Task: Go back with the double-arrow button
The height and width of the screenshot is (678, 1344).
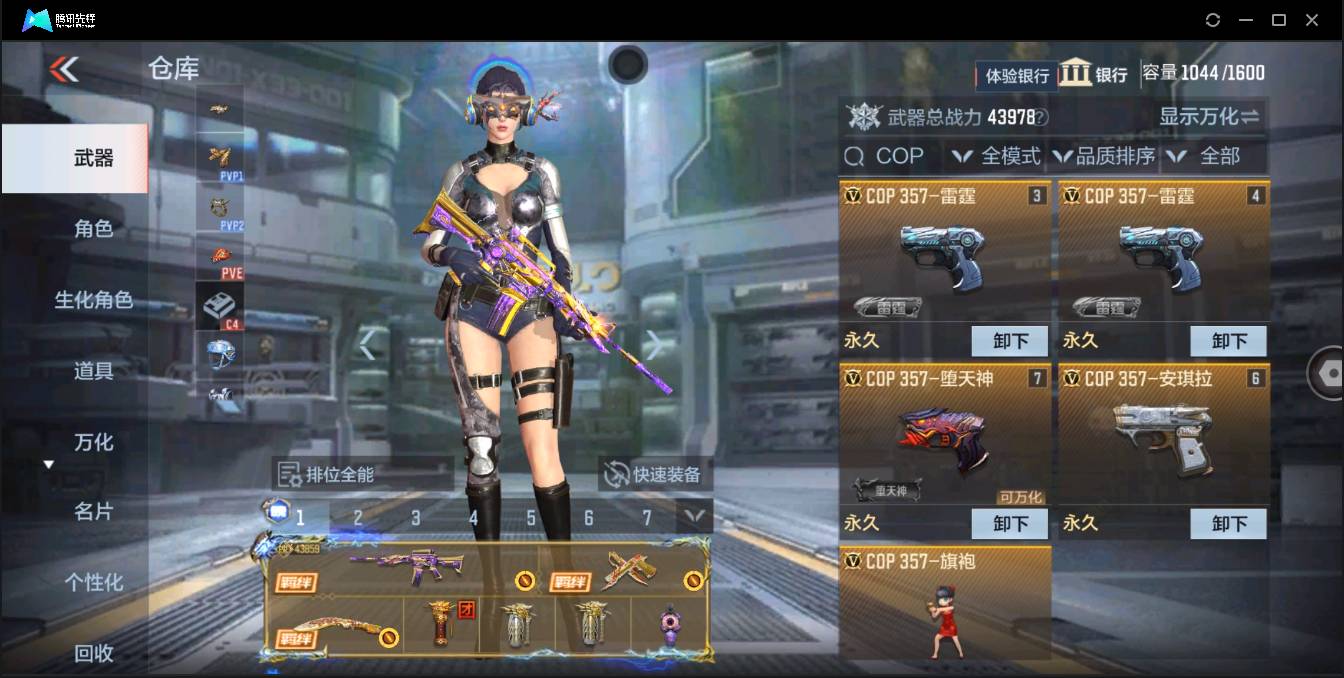Action: (64, 68)
